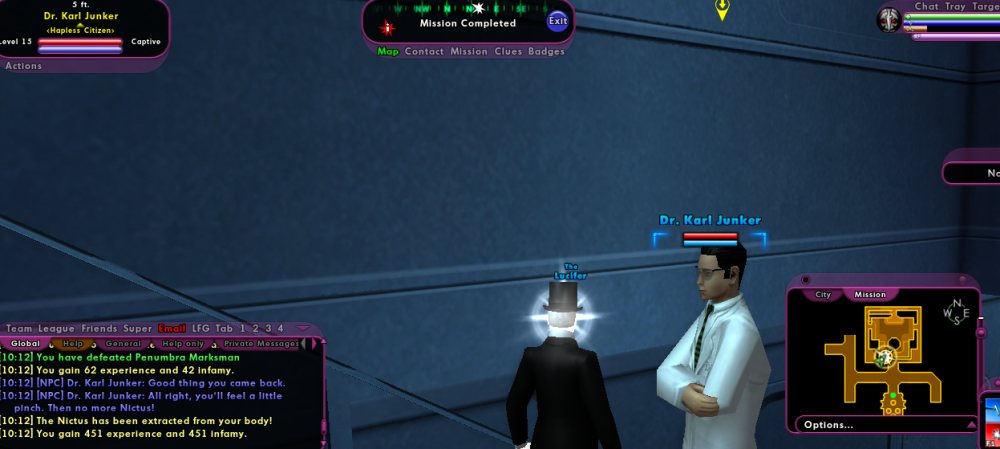Viewport: 1000px width, 449px height.
Task: Open the Friends list
Action: point(99,328)
